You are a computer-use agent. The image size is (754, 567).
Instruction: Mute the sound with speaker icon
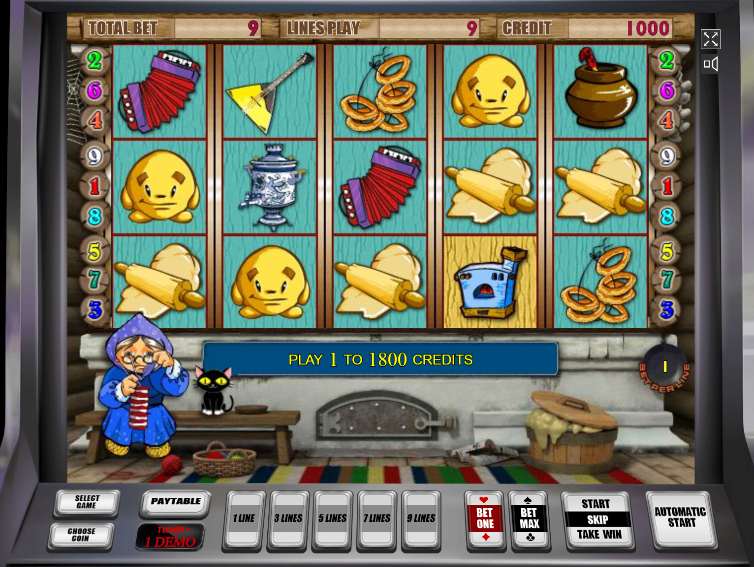tap(710, 64)
